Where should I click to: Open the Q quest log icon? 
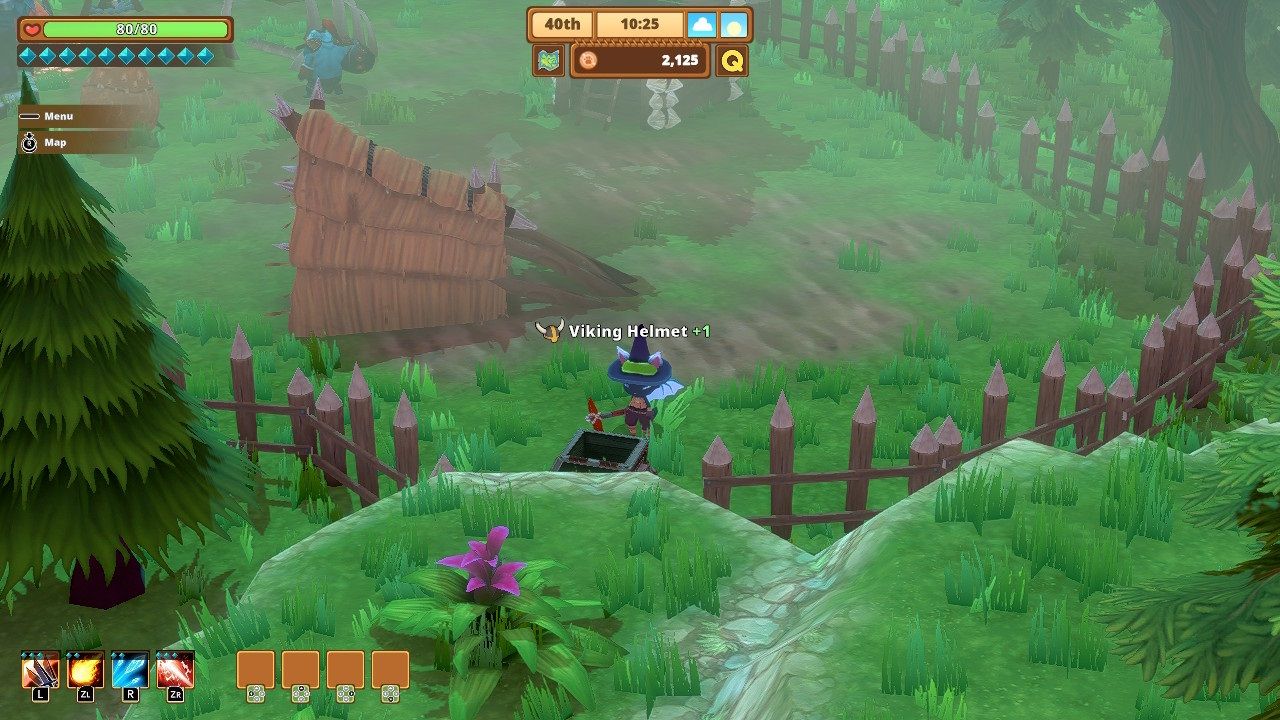pyautogui.click(x=733, y=60)
